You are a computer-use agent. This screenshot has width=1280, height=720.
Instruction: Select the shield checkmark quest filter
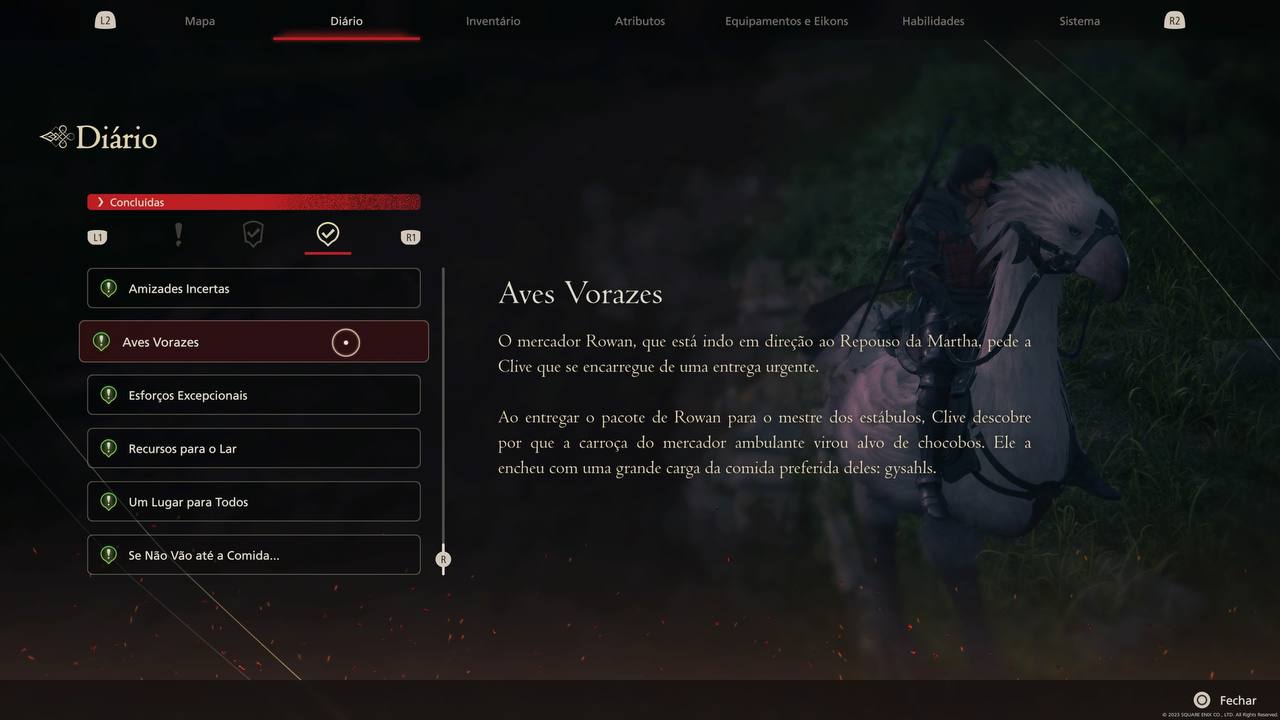point(253,235)
